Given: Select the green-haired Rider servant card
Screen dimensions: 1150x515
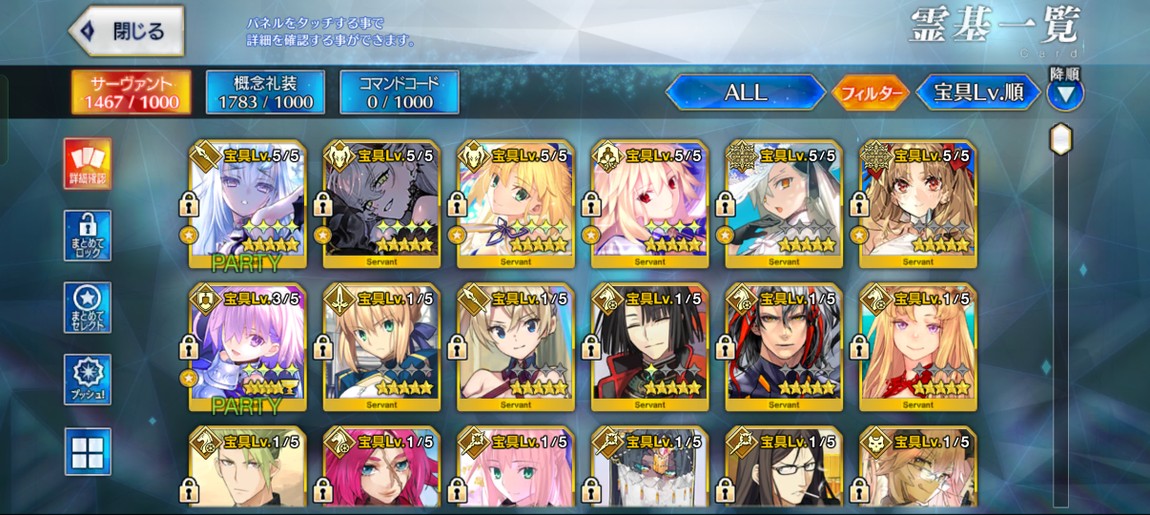Looking at the screenshot, I should pos(247,468).
